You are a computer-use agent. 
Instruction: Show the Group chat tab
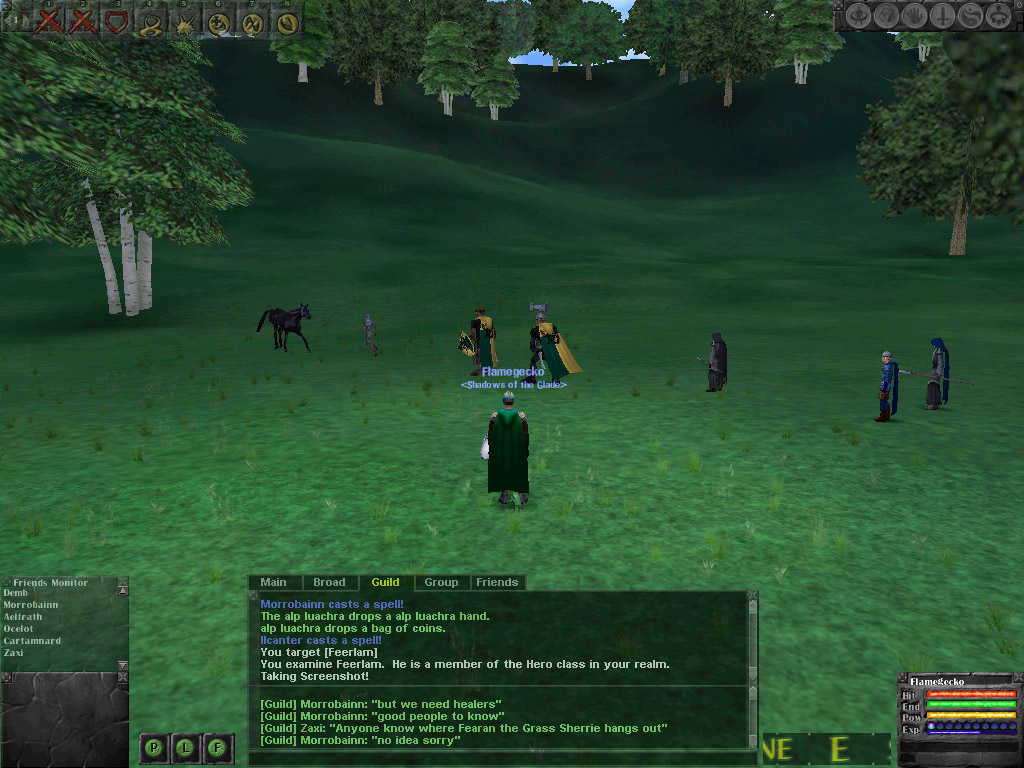pyautogui.click(x=441, y=583)
